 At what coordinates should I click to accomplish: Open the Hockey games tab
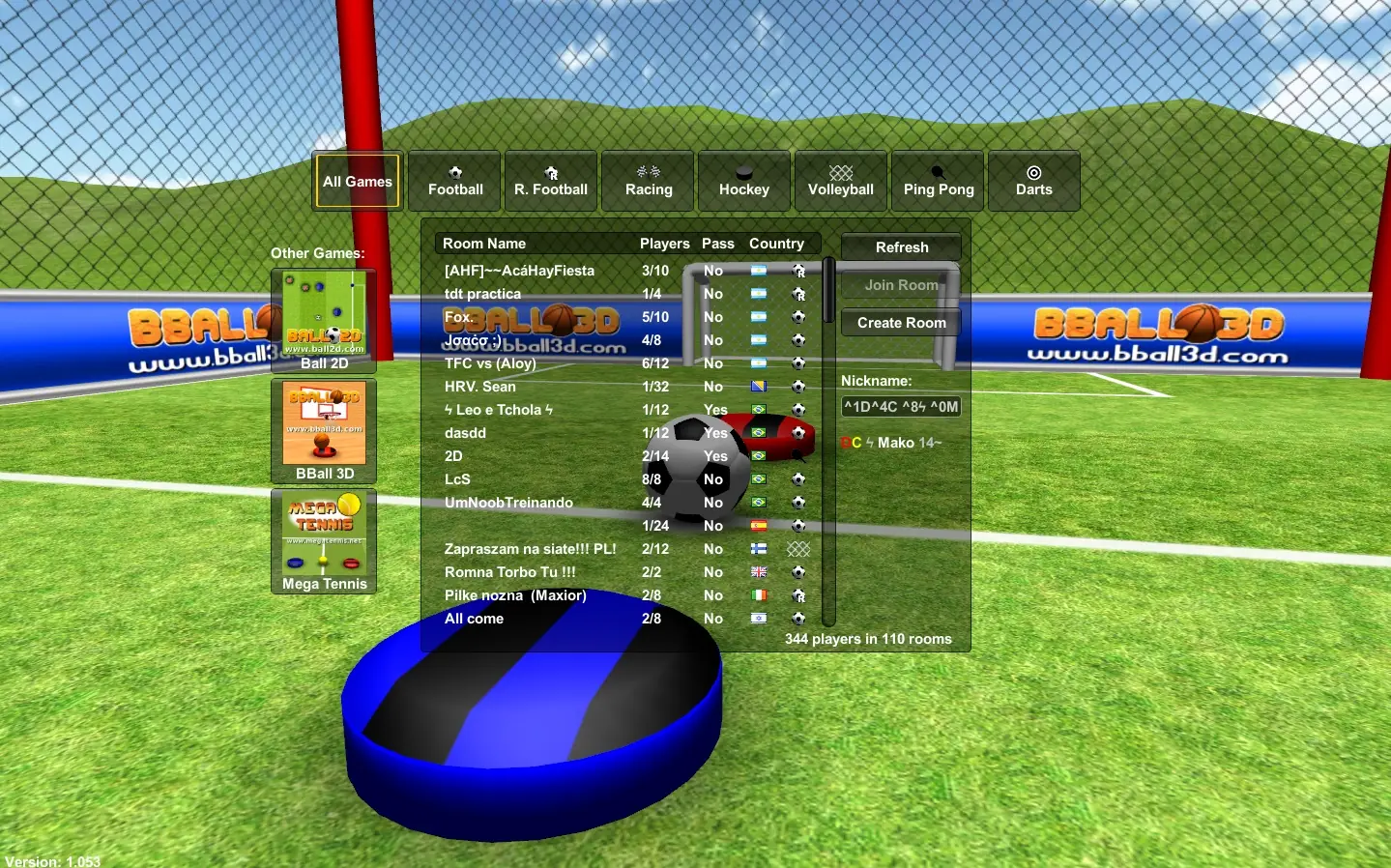[x=743, y=181]
